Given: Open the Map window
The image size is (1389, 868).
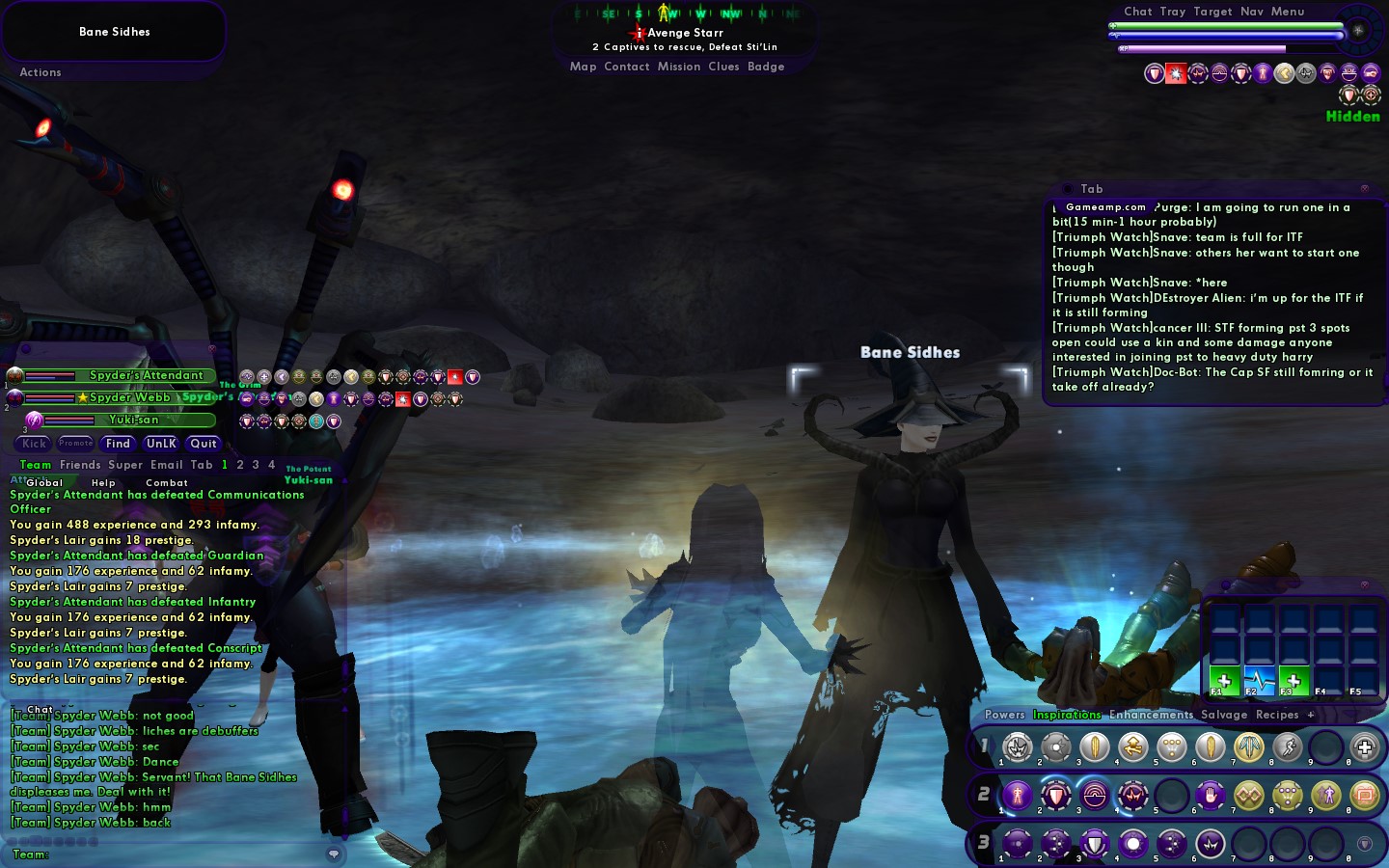Looking at the screenshot, I should [x=583, y=67].
